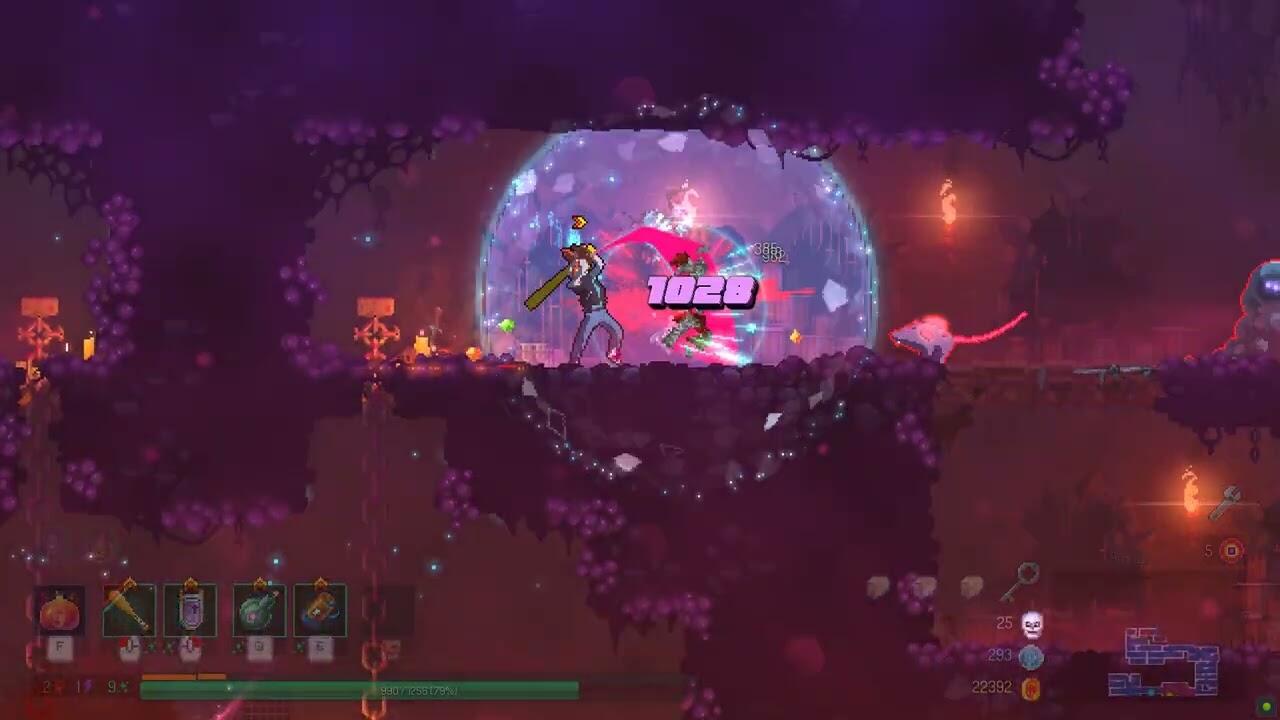This screenshot has width=1280, height=720.
Task: Click the key icon in the HUD
Action: pyautogui.click(x=1021, y=580)
